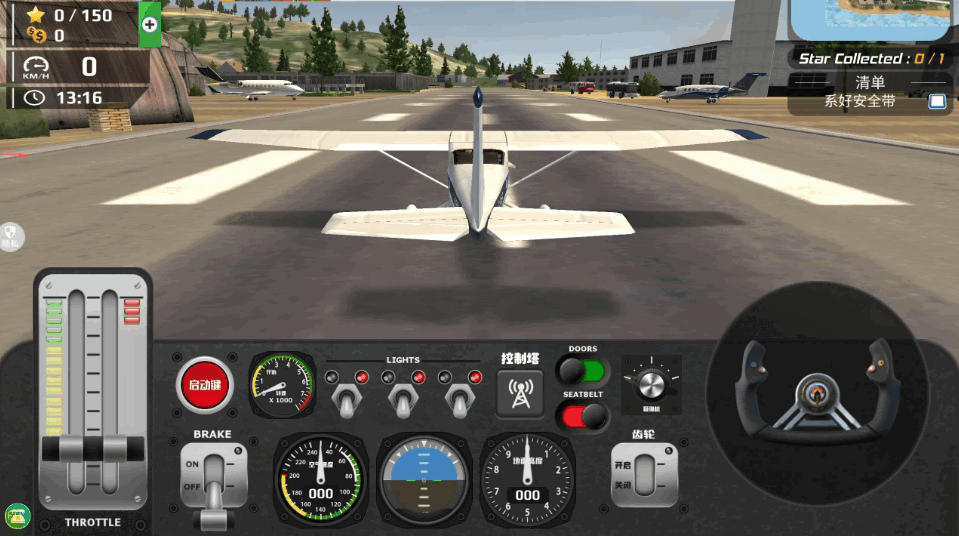This screenshot has height=536, width=959.
Task: Click the round grey icon on the left edge
Action: tap(10, 236)
